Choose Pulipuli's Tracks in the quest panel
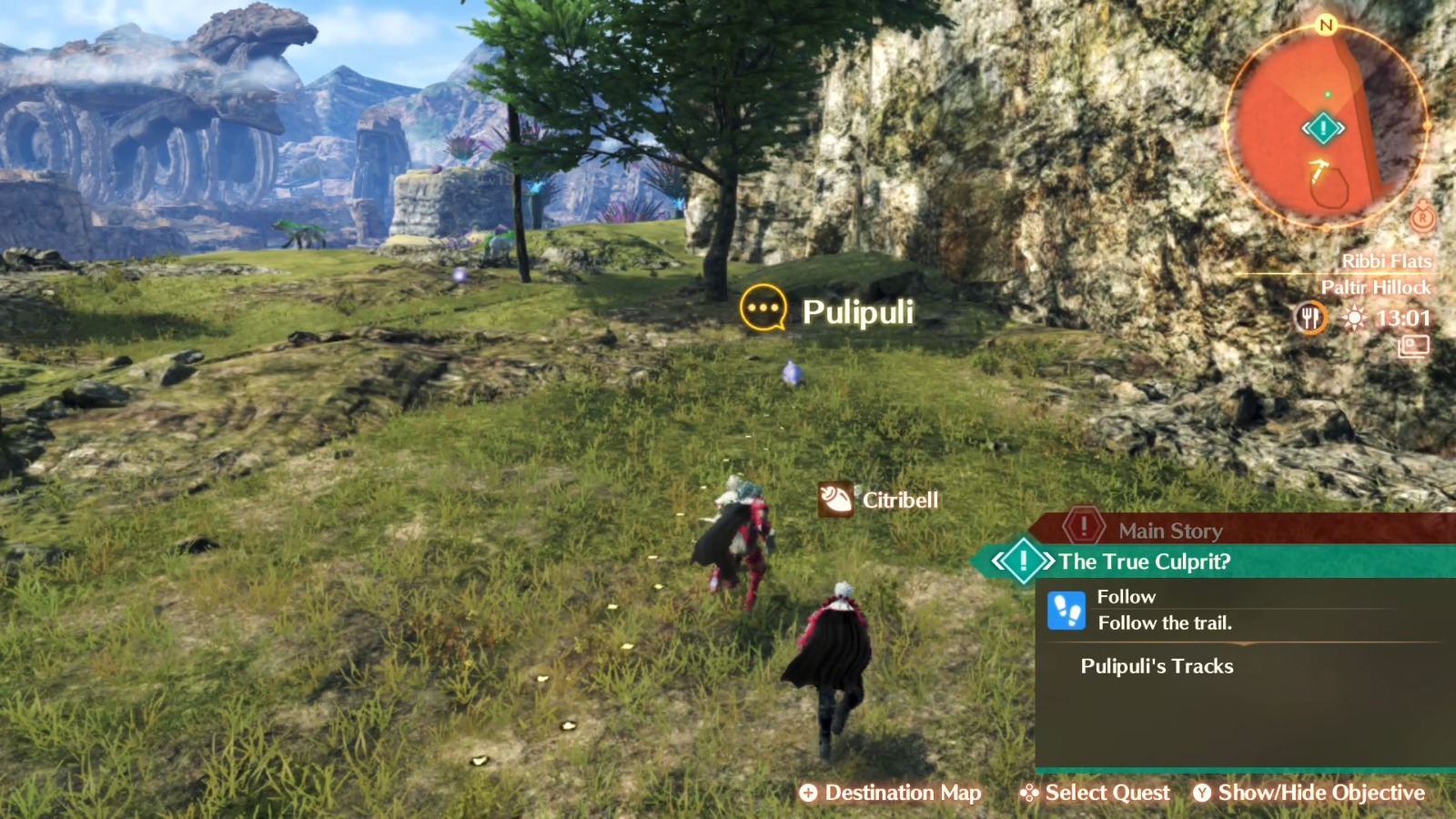The height and width of the screenshot is (819, 1456). coord(1156,666)
